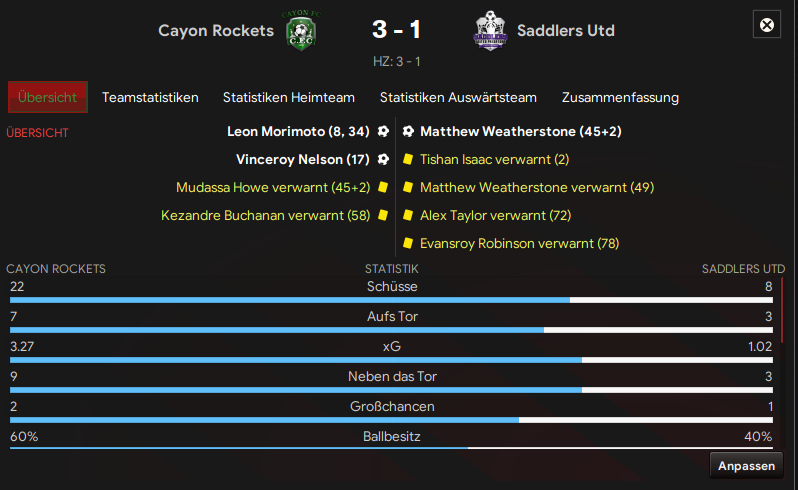
Task: Go to the Zusammenfassung tab
Action: 620,97
